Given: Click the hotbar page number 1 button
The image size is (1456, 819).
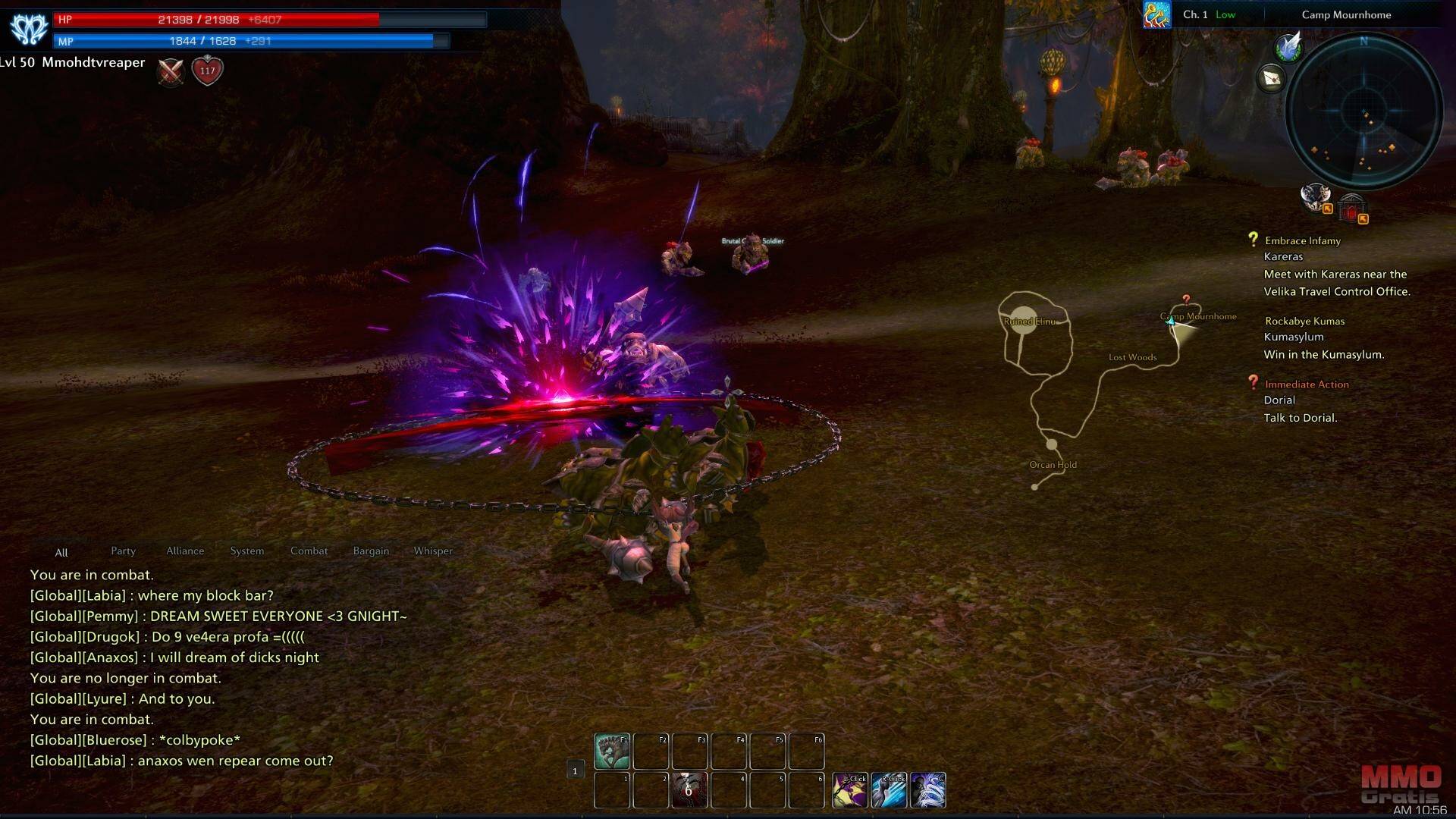Looking at the screenshot, I should [575, 771].
